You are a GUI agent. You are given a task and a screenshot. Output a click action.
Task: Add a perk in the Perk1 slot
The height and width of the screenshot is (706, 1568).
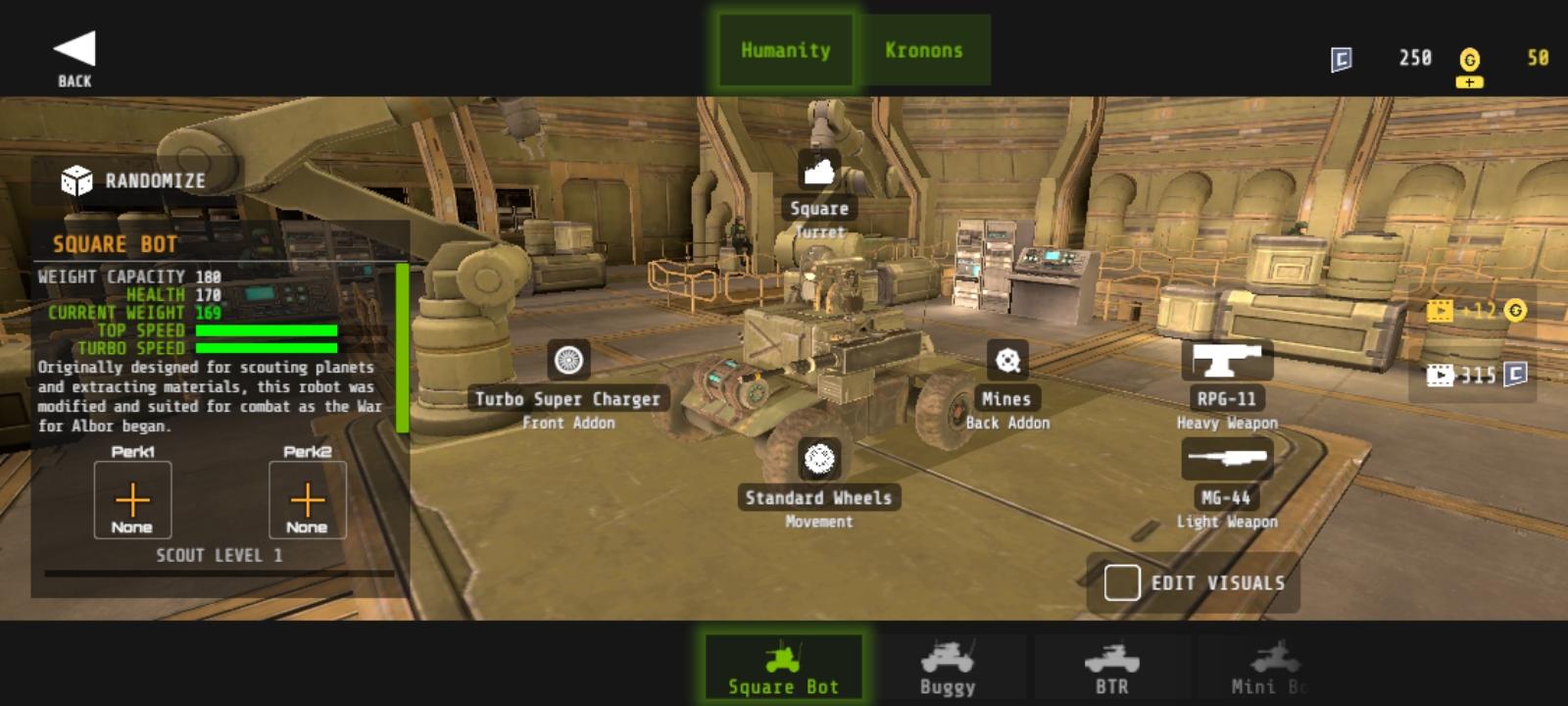pyautogui.click(x=131, y=499)
